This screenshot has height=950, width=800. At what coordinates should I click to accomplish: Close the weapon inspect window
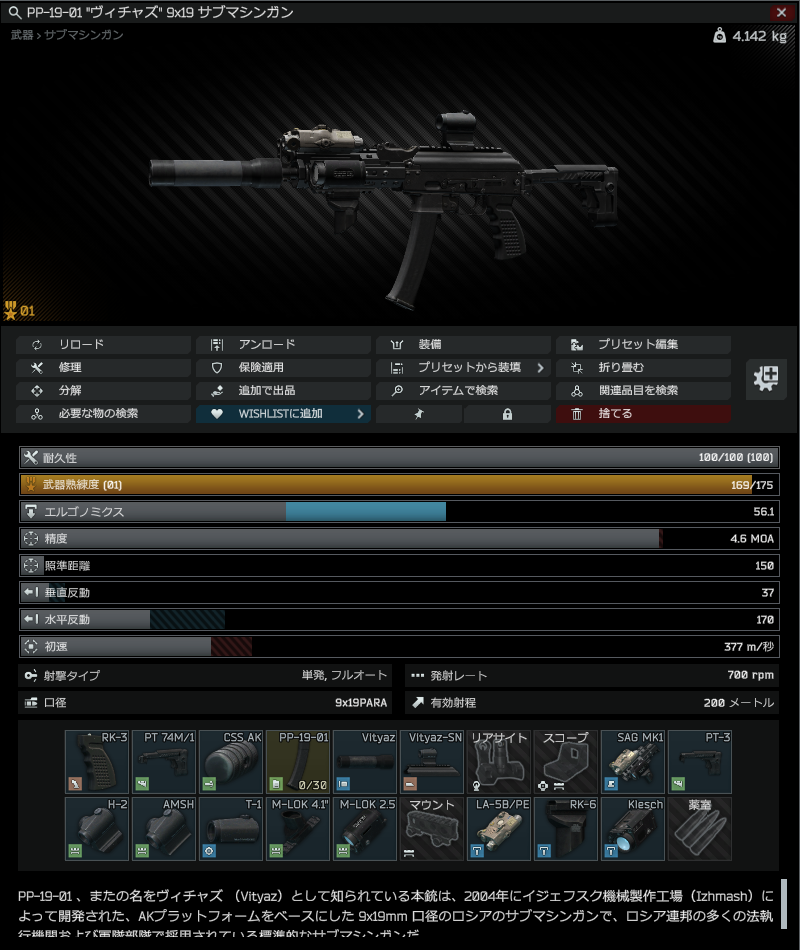[781, 12]
